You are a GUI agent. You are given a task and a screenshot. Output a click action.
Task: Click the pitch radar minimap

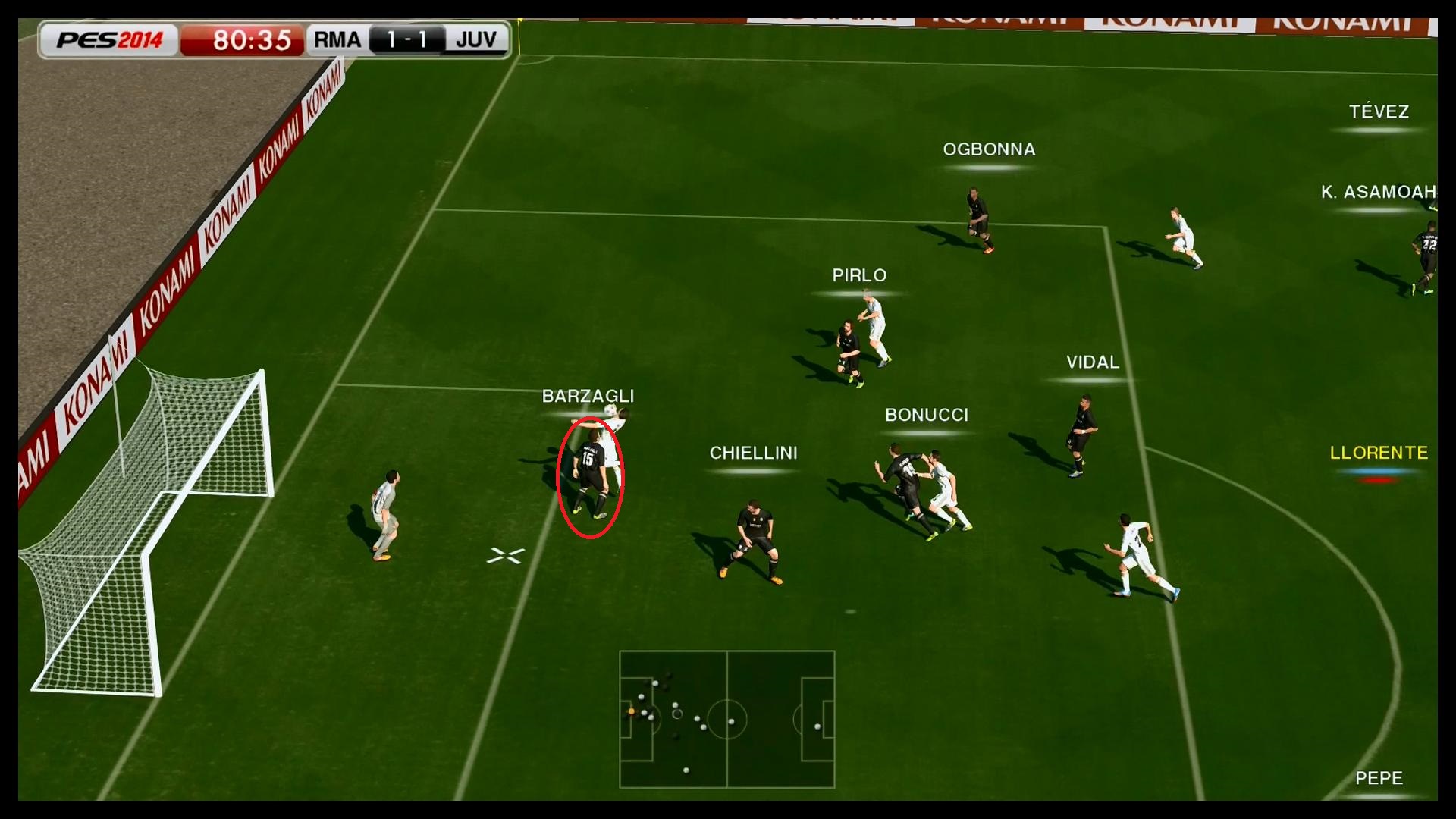[726, 719]
